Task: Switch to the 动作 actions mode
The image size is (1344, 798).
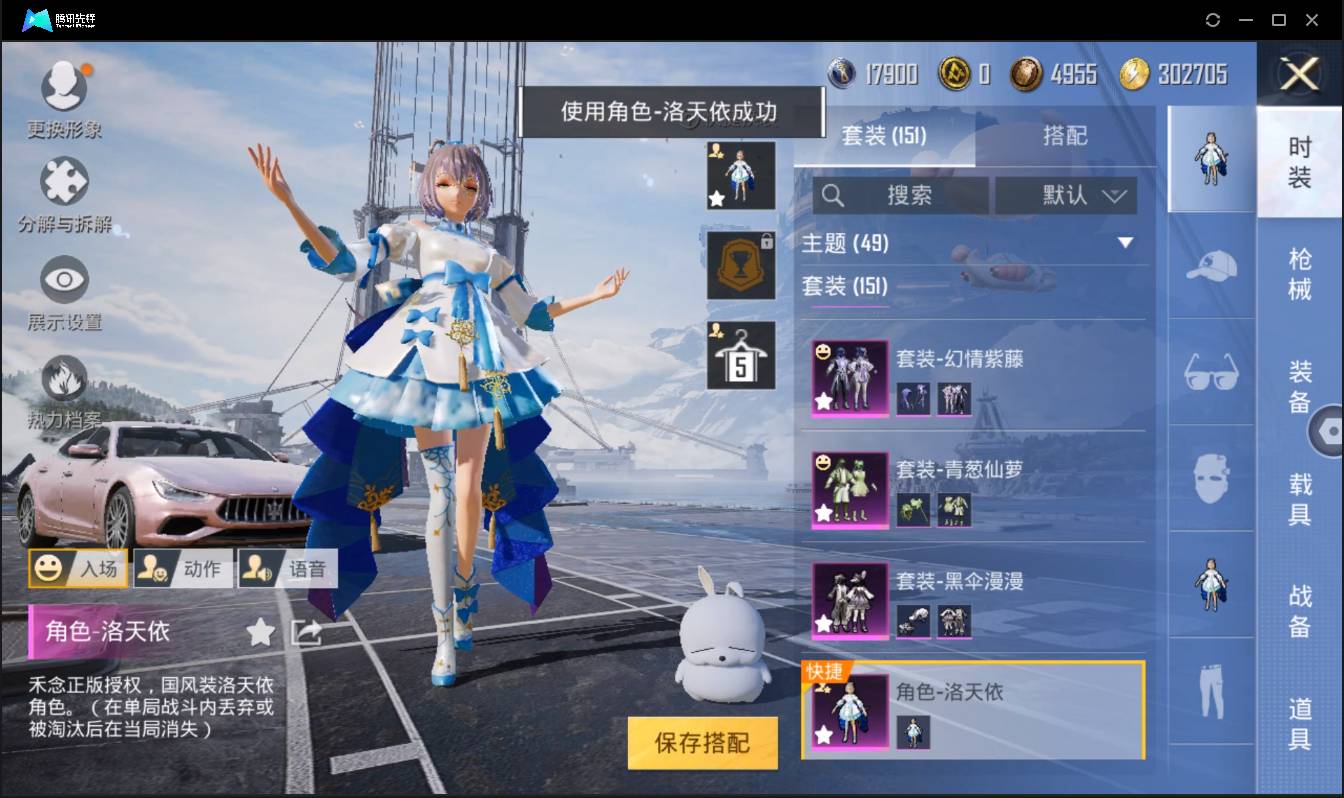Action: (183, 568)
